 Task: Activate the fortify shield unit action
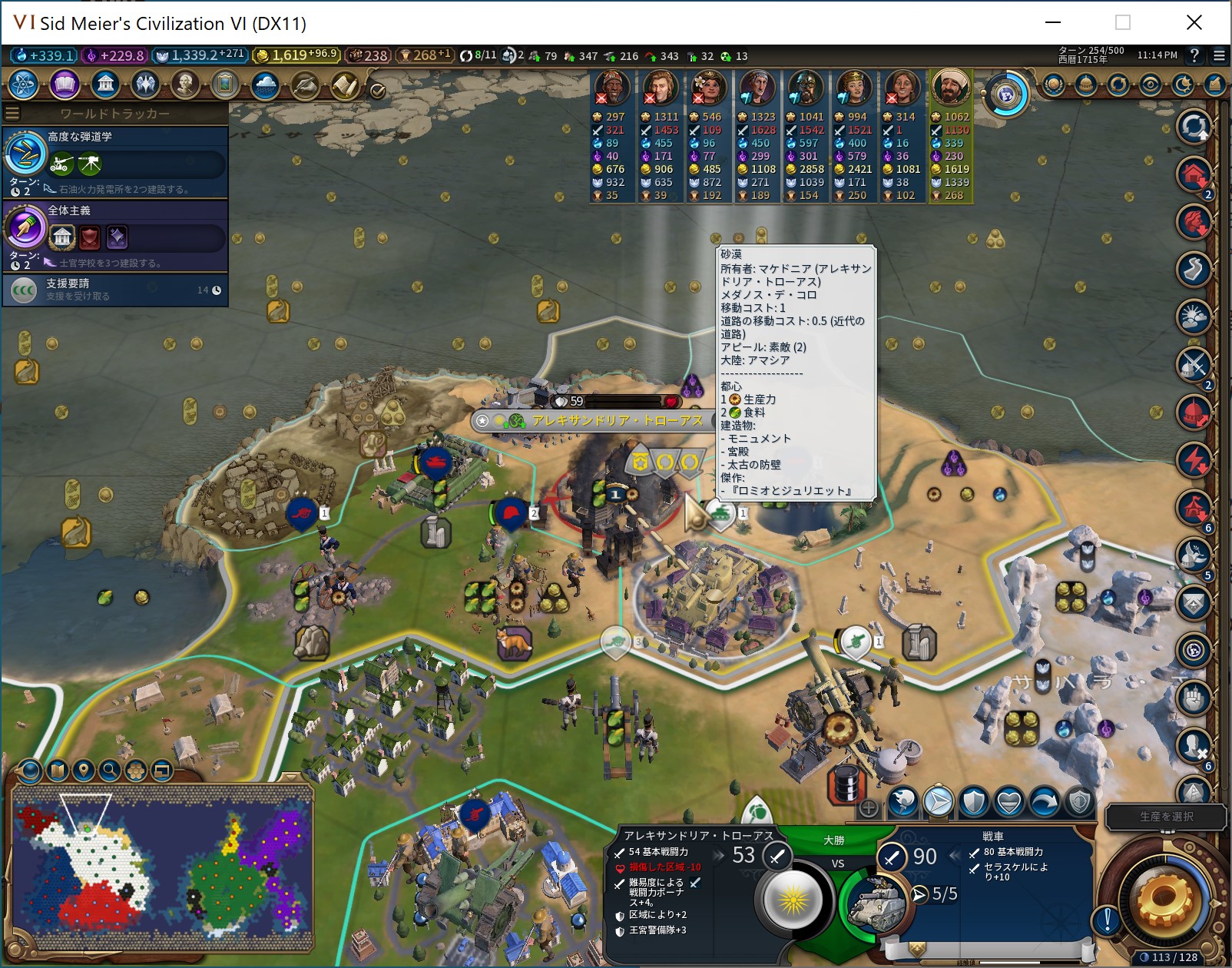[x=973, y=802]
